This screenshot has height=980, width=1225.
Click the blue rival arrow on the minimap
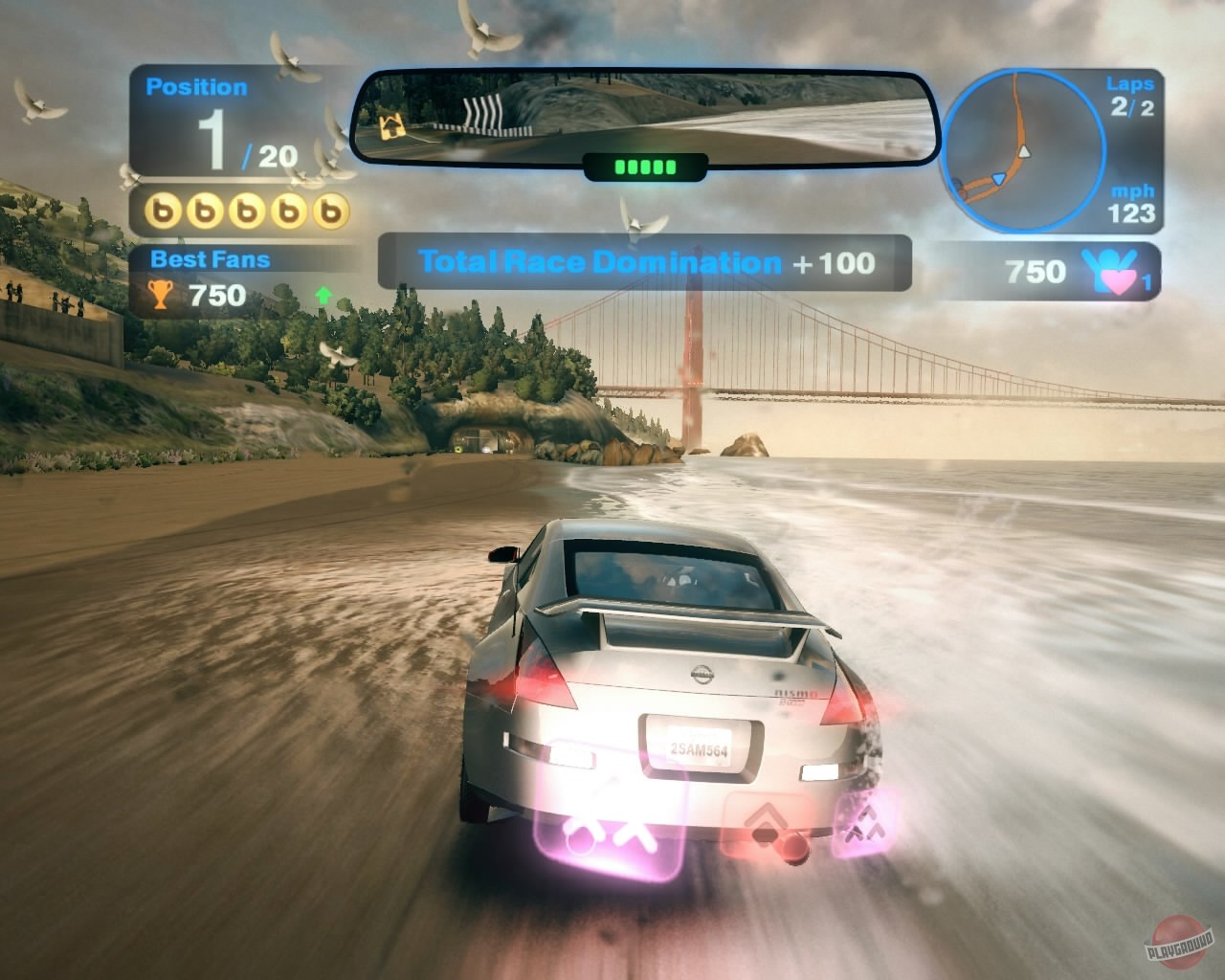click(999, 176)
